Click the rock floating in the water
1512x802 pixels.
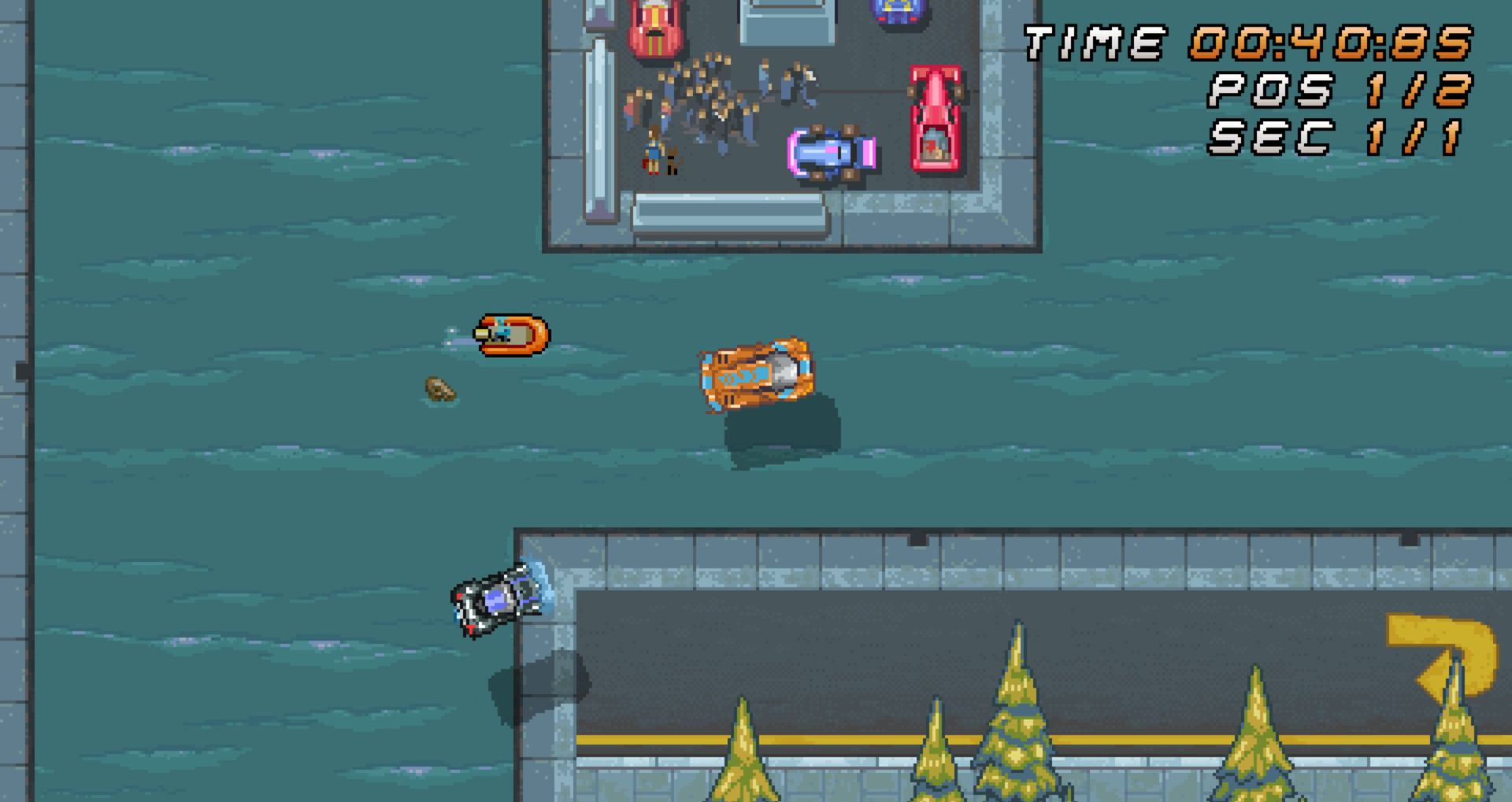click(438, 387)
